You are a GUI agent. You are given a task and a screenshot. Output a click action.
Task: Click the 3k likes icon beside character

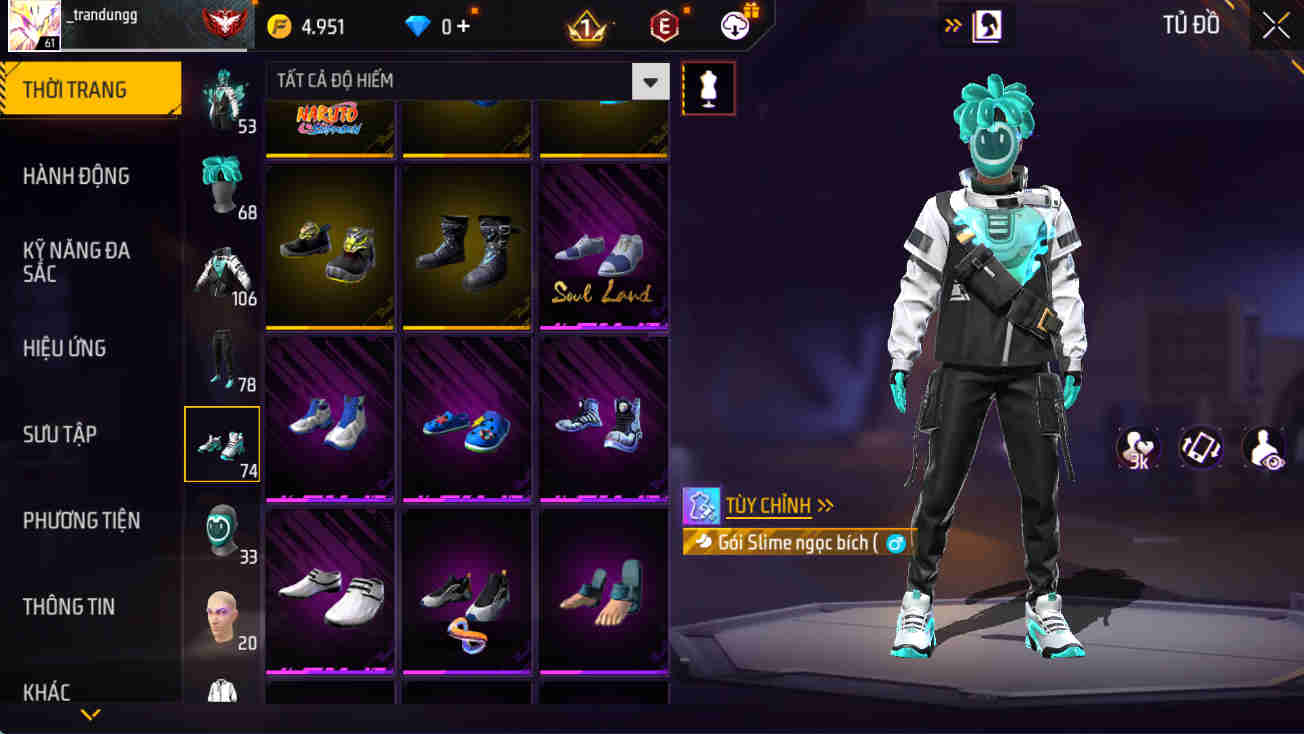coord(1137,447)
